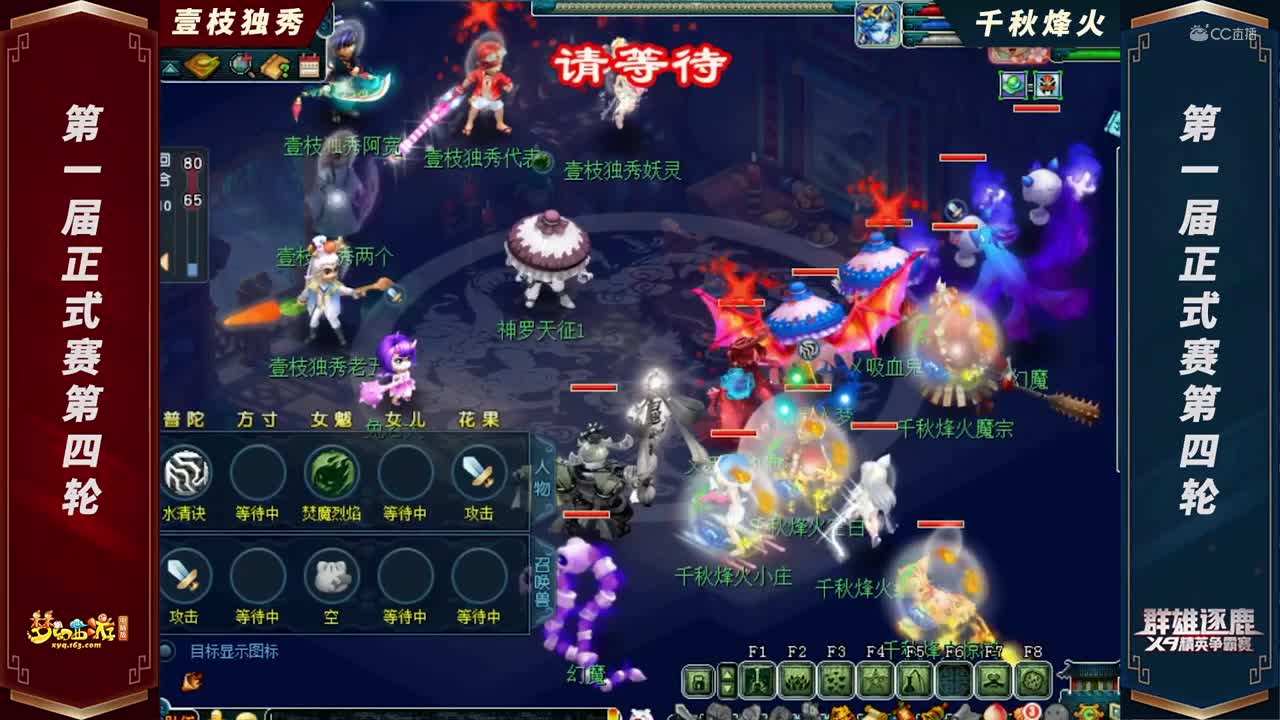Click the triangle compass icon in top toolbar
This screenshot has width=1280, height=720.
[x=168, y=67]
